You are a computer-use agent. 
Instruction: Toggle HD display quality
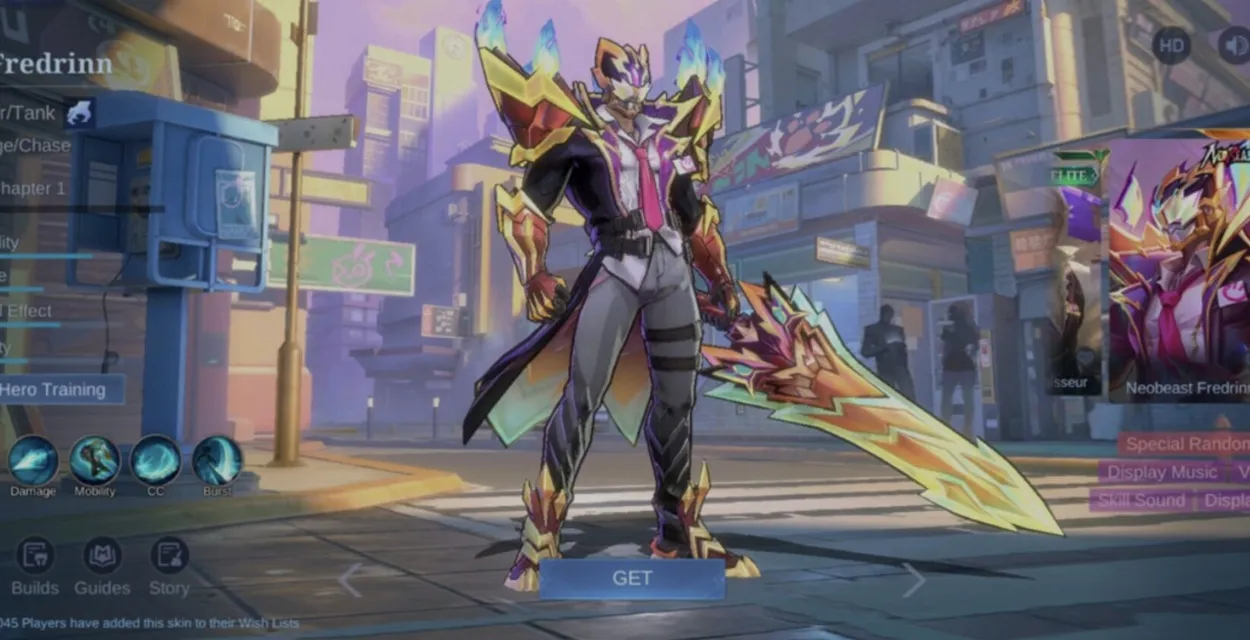click(1171, 46)
